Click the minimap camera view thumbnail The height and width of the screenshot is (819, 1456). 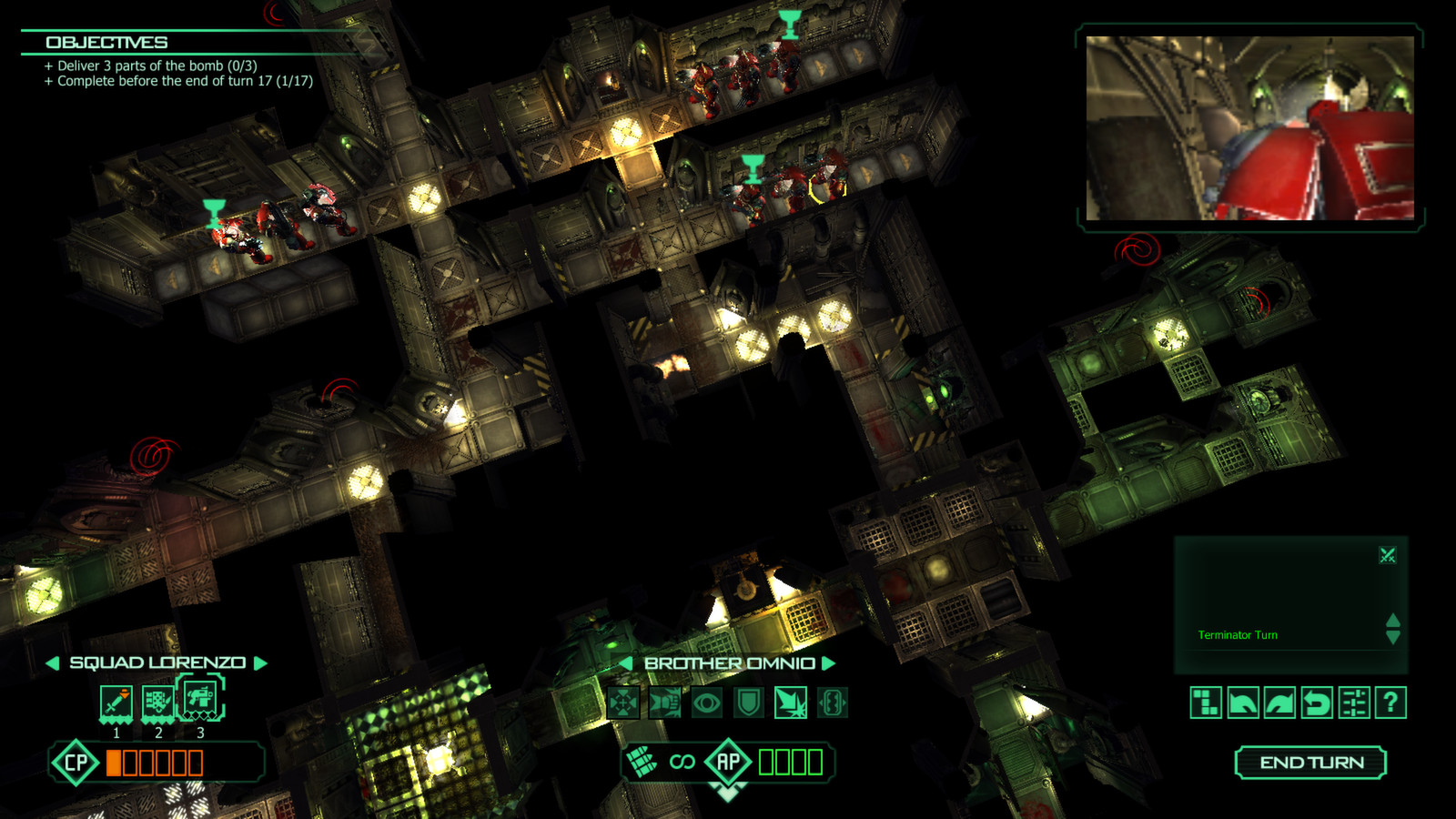point(1249,126)
